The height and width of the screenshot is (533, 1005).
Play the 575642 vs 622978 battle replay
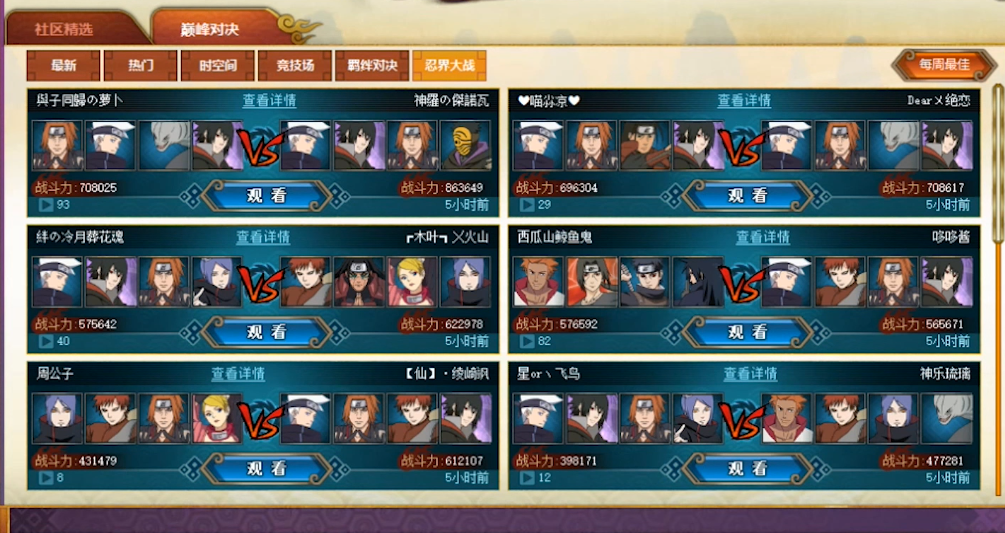pos(266,332)
